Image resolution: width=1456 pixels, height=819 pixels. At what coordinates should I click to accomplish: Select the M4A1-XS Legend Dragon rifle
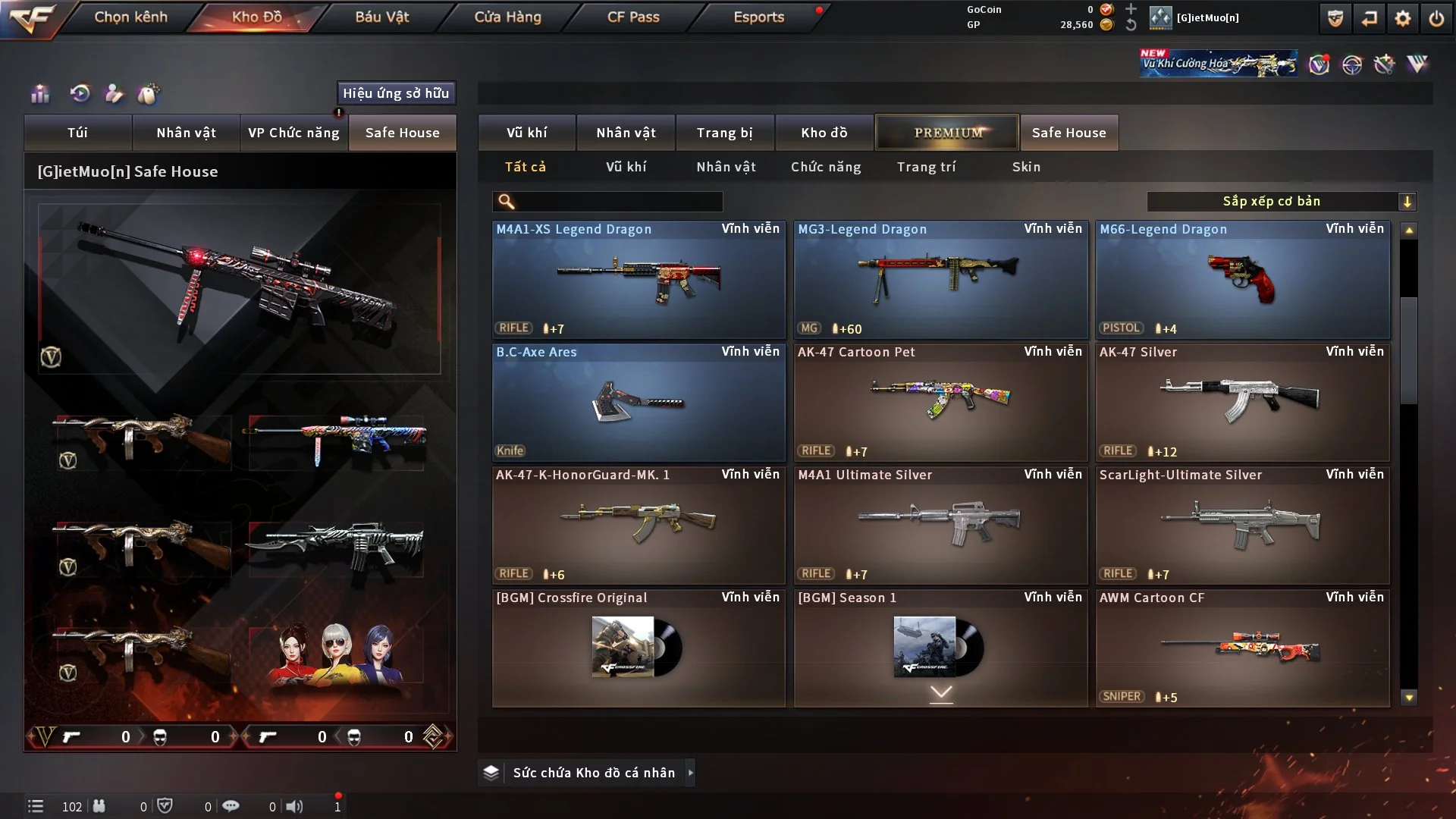coord(639,280)
